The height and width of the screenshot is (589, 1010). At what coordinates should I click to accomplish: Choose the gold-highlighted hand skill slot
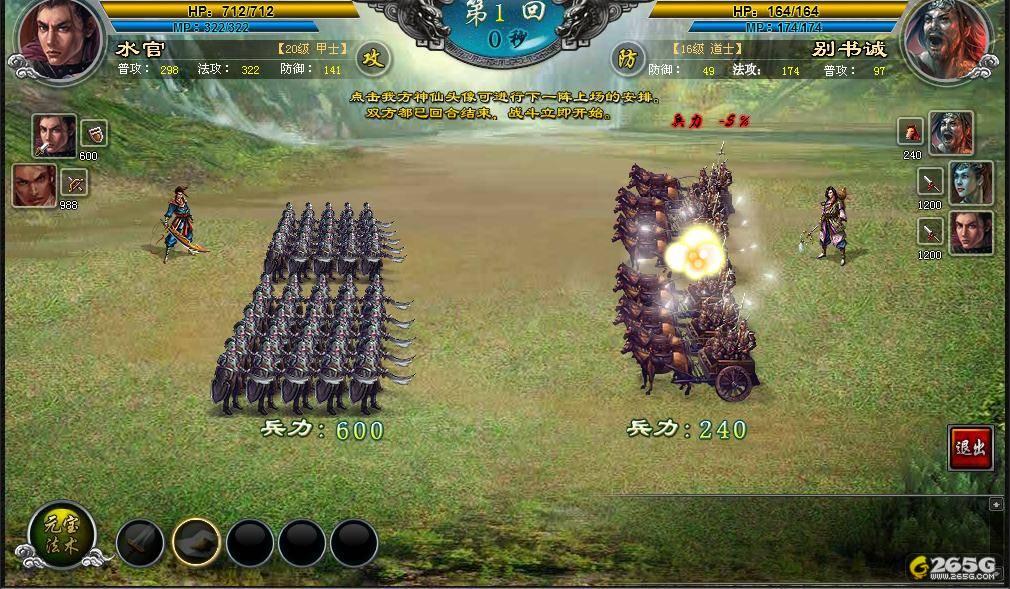point(196,543)
